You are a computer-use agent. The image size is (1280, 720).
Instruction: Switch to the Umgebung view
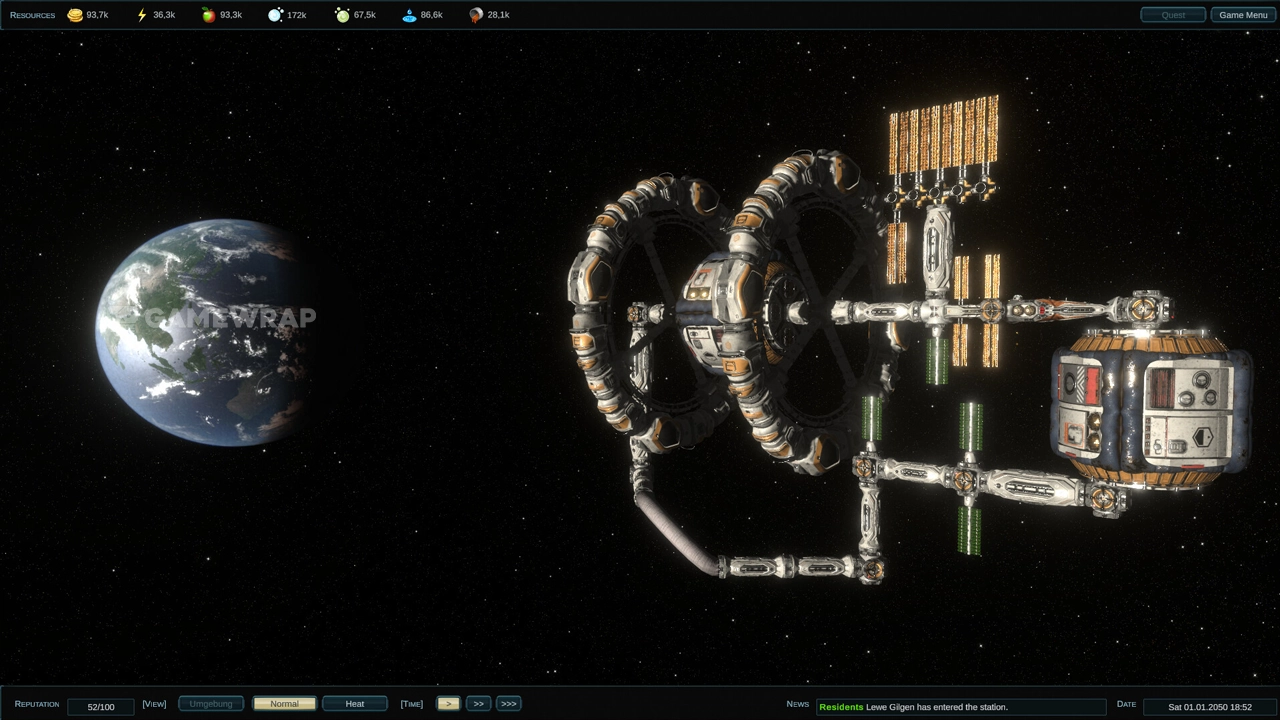[211, 704]
